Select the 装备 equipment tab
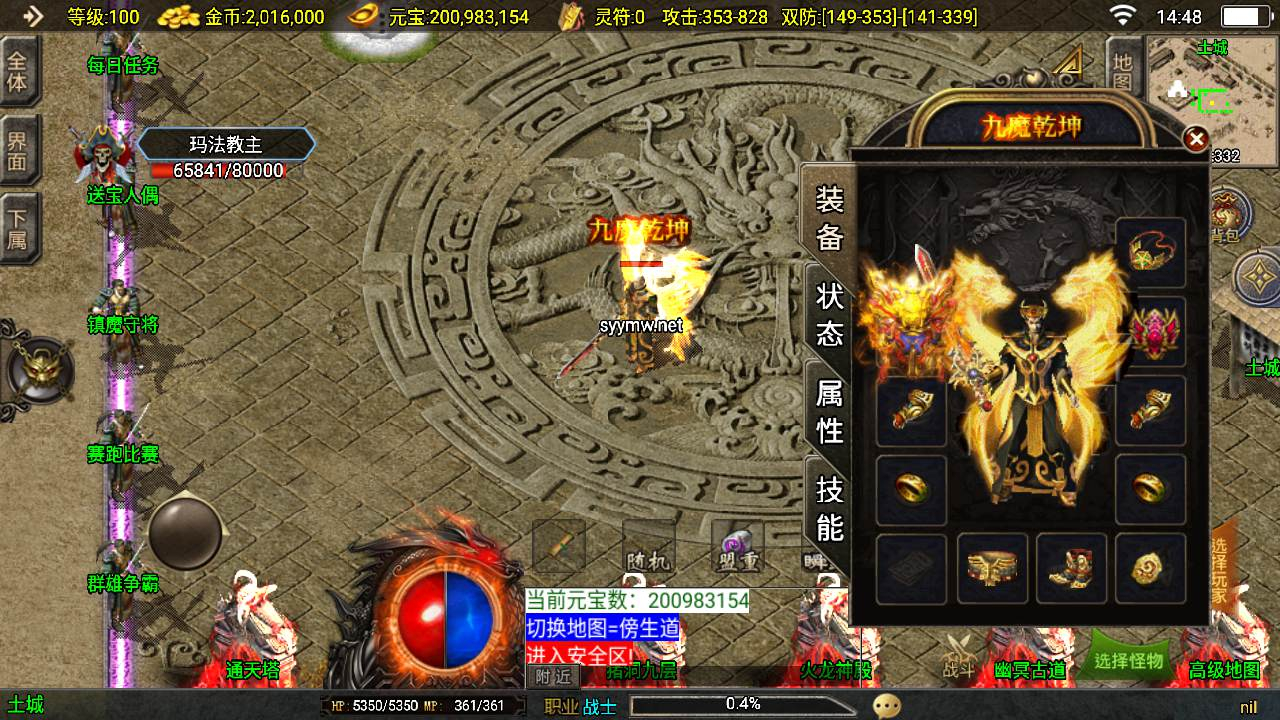The height and width of the screenshot is (720, 1280). click(829, 217)
